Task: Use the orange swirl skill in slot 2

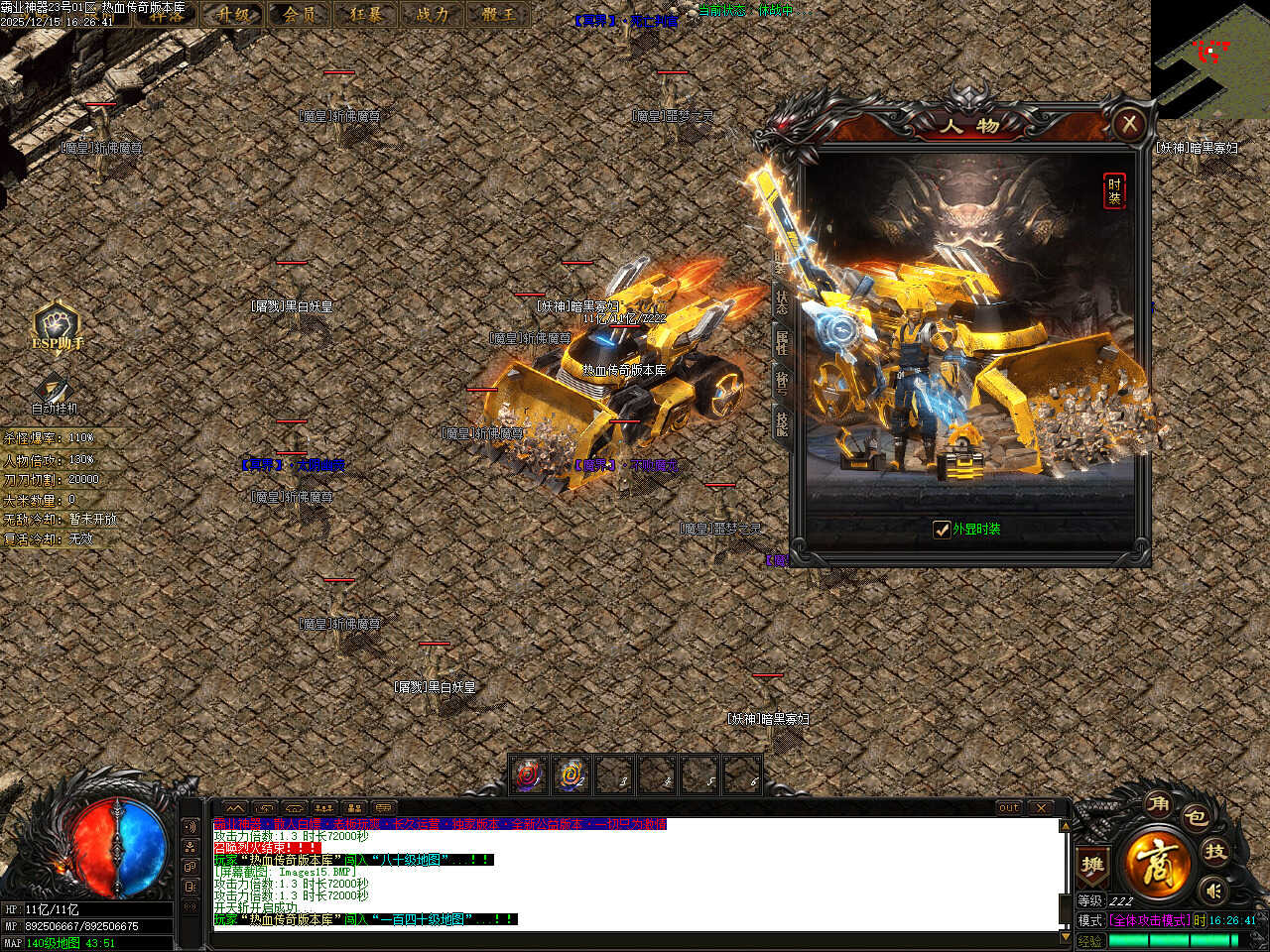Action: tap(571, 774)
